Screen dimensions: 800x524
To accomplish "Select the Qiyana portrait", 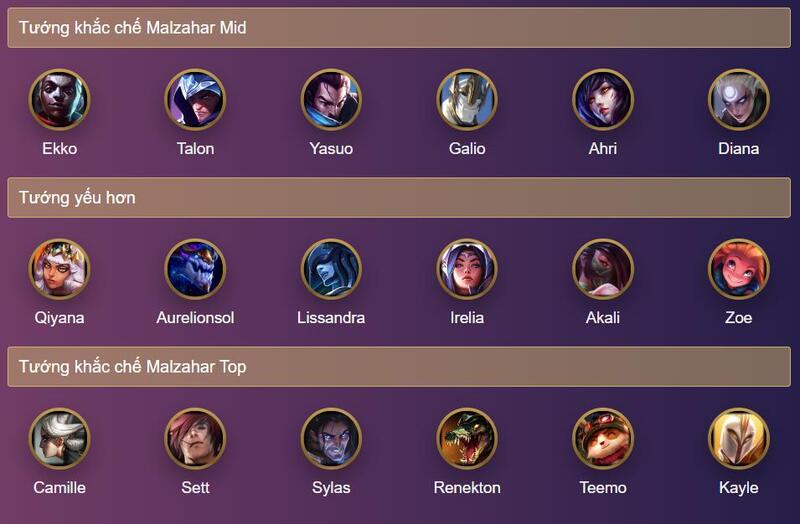I will (x=59, y=268).
